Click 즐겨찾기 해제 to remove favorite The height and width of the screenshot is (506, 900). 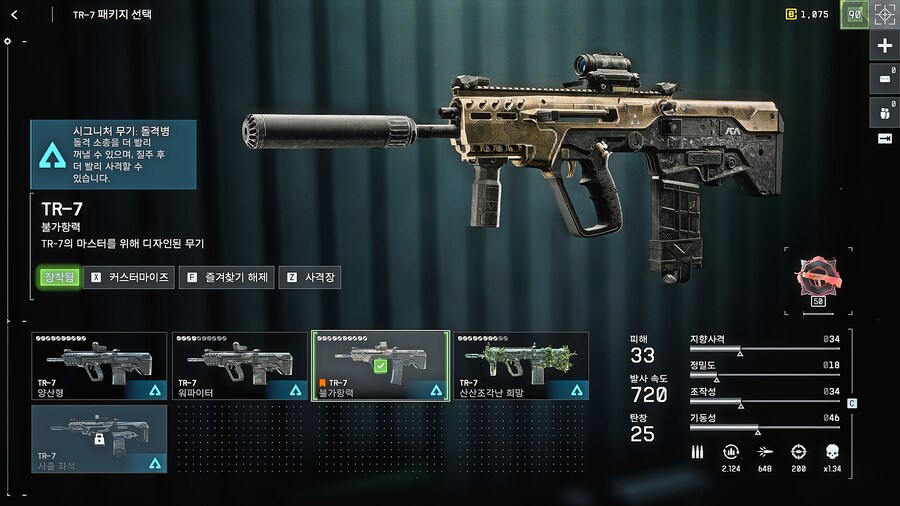point(226,277)
